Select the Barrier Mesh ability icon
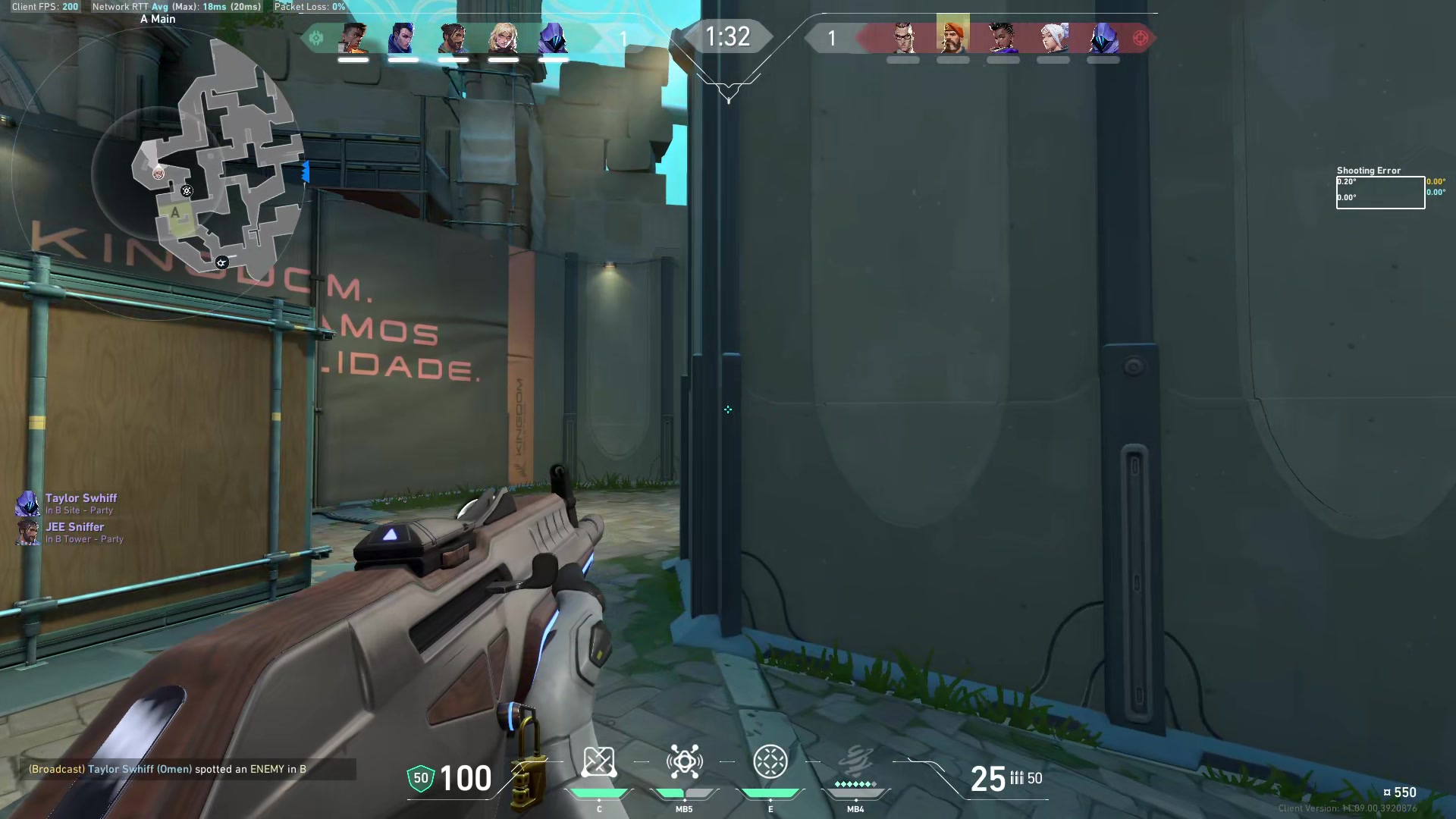1456x819 pixels. tap(770, 762)
